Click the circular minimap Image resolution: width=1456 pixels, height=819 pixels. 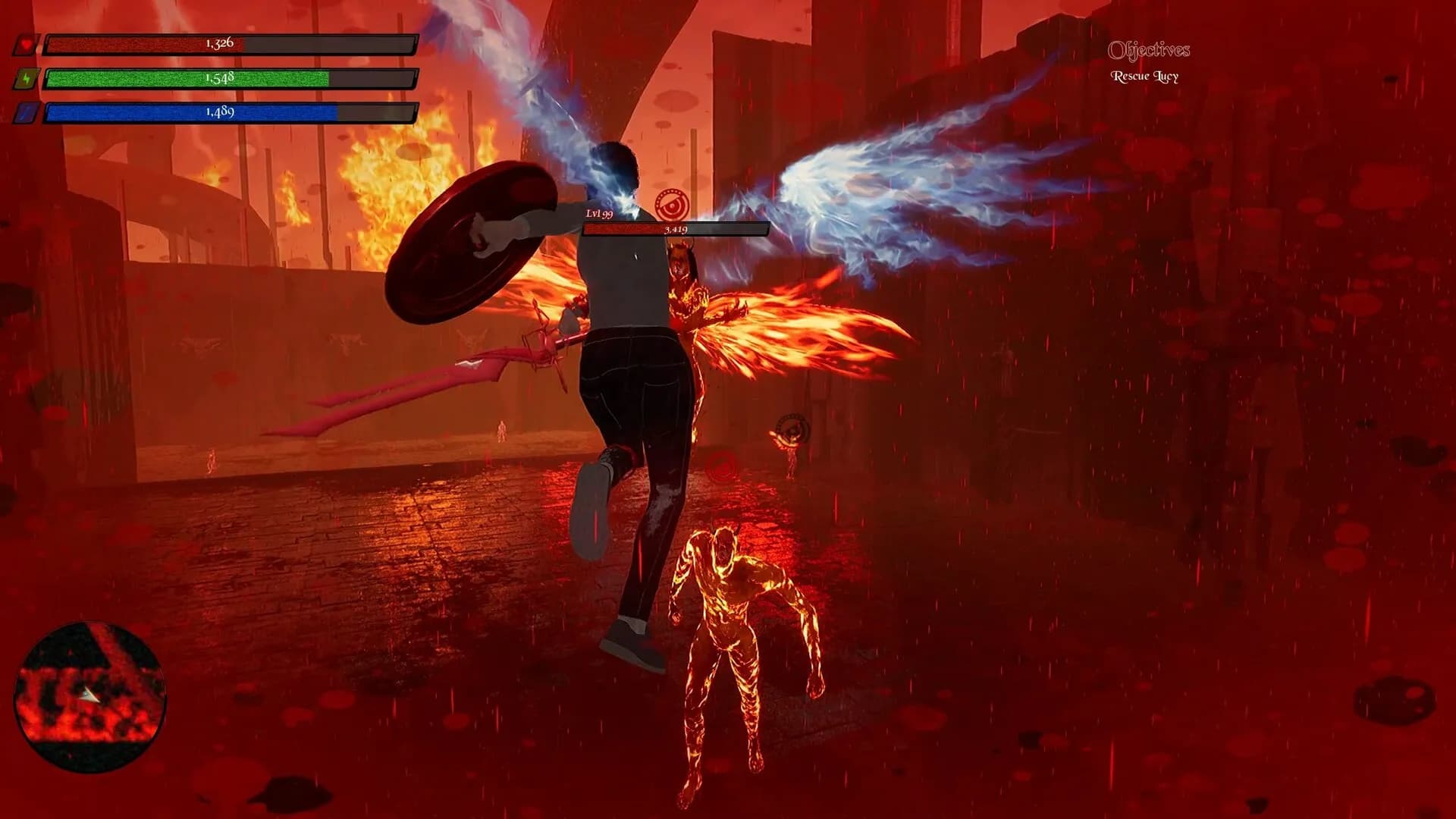[x=90, y=696]
